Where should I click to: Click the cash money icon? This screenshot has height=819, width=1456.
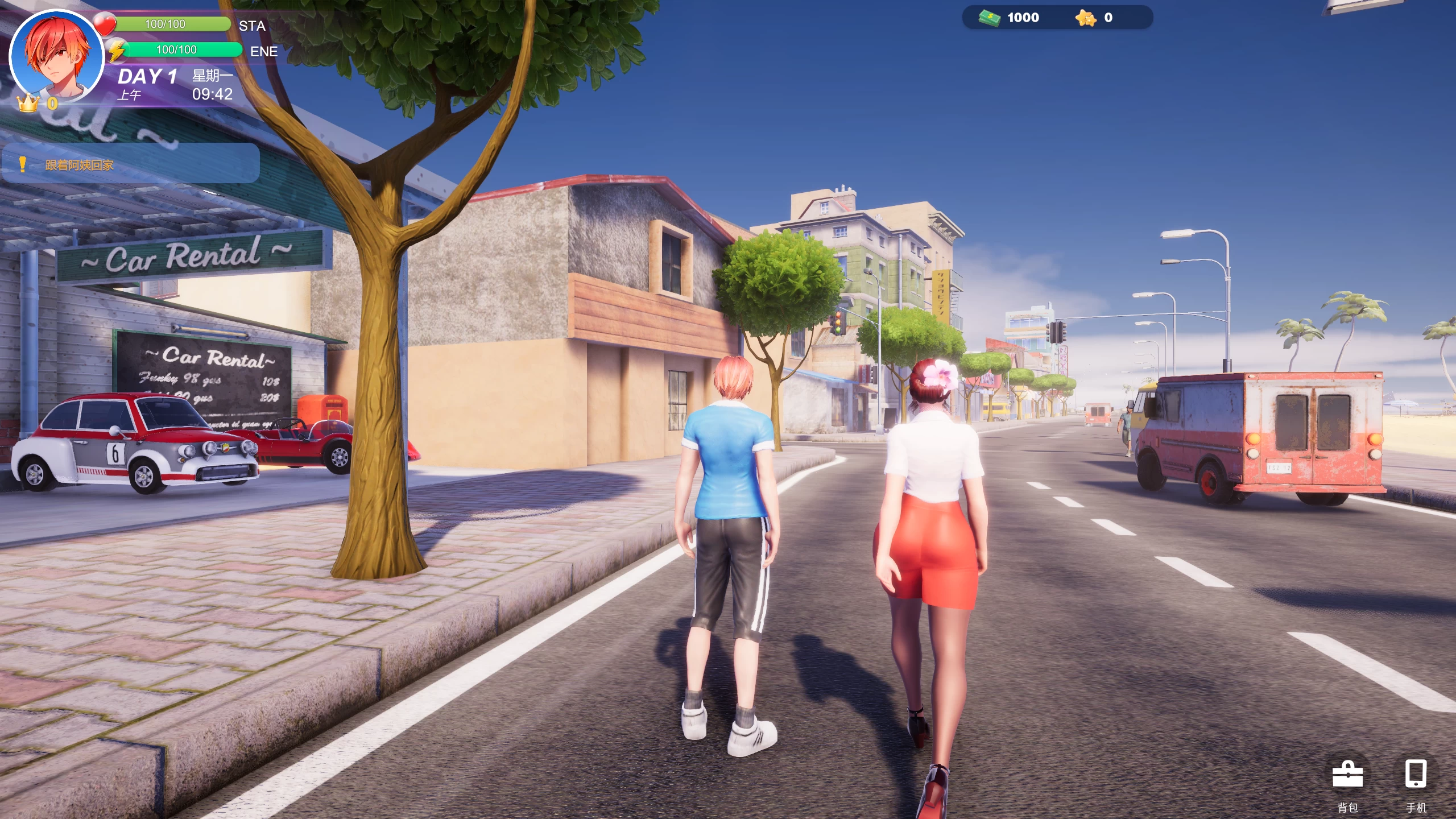point(990,18)
